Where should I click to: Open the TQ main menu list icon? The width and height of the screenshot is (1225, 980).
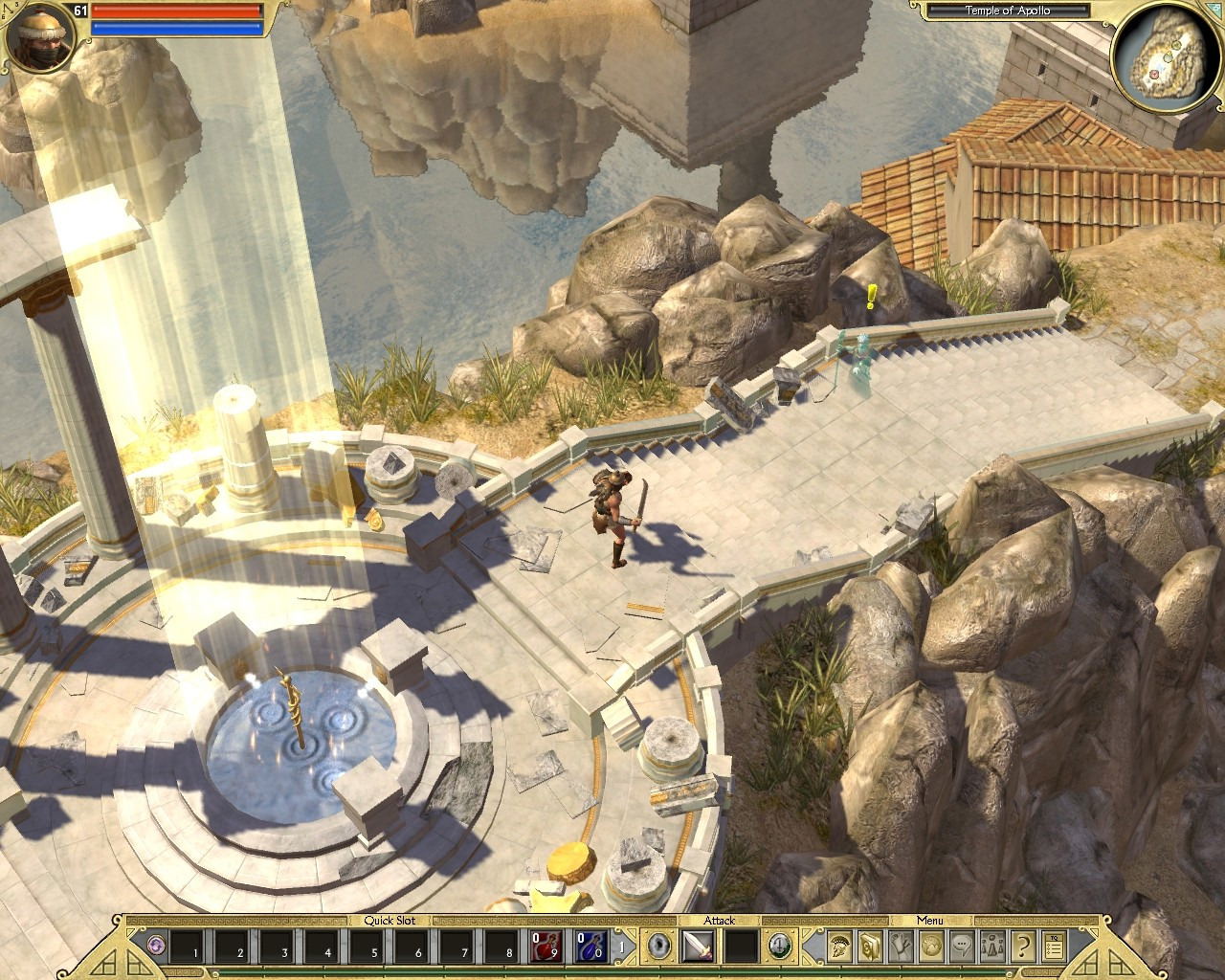1054,946
